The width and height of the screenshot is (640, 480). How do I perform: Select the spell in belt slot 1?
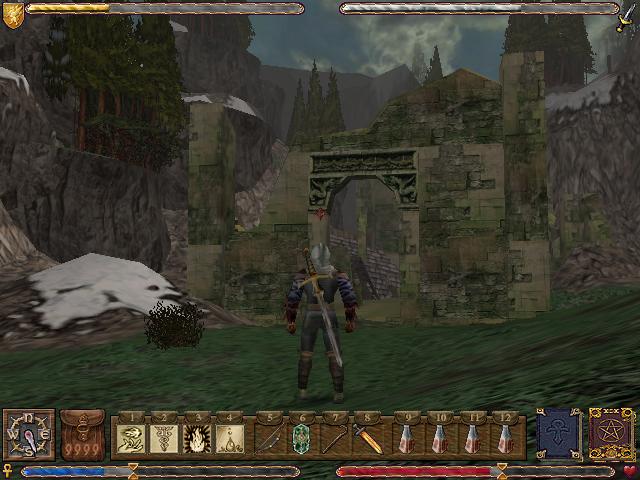point(134,437)
